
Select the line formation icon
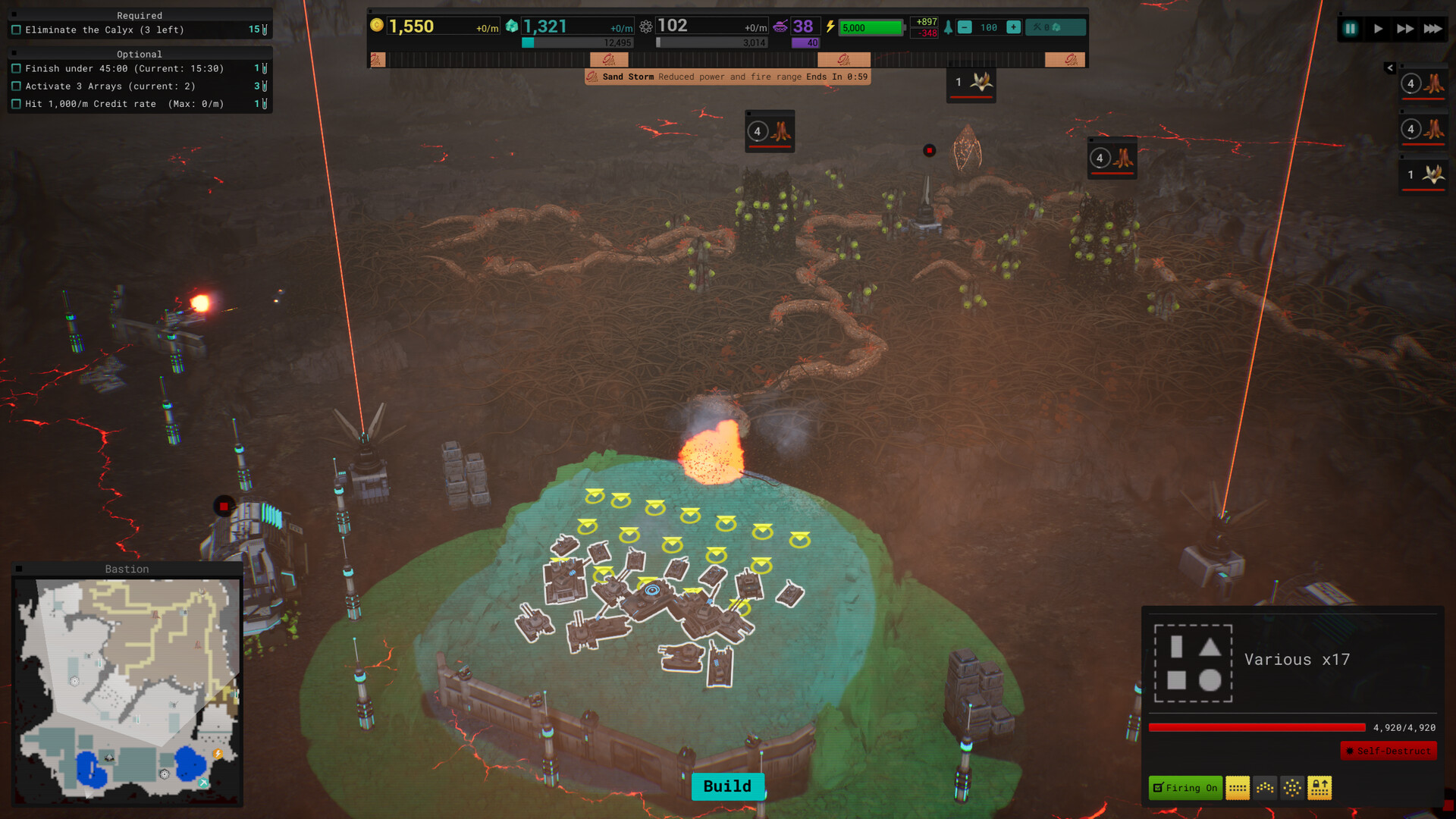tap(1238, 788)
